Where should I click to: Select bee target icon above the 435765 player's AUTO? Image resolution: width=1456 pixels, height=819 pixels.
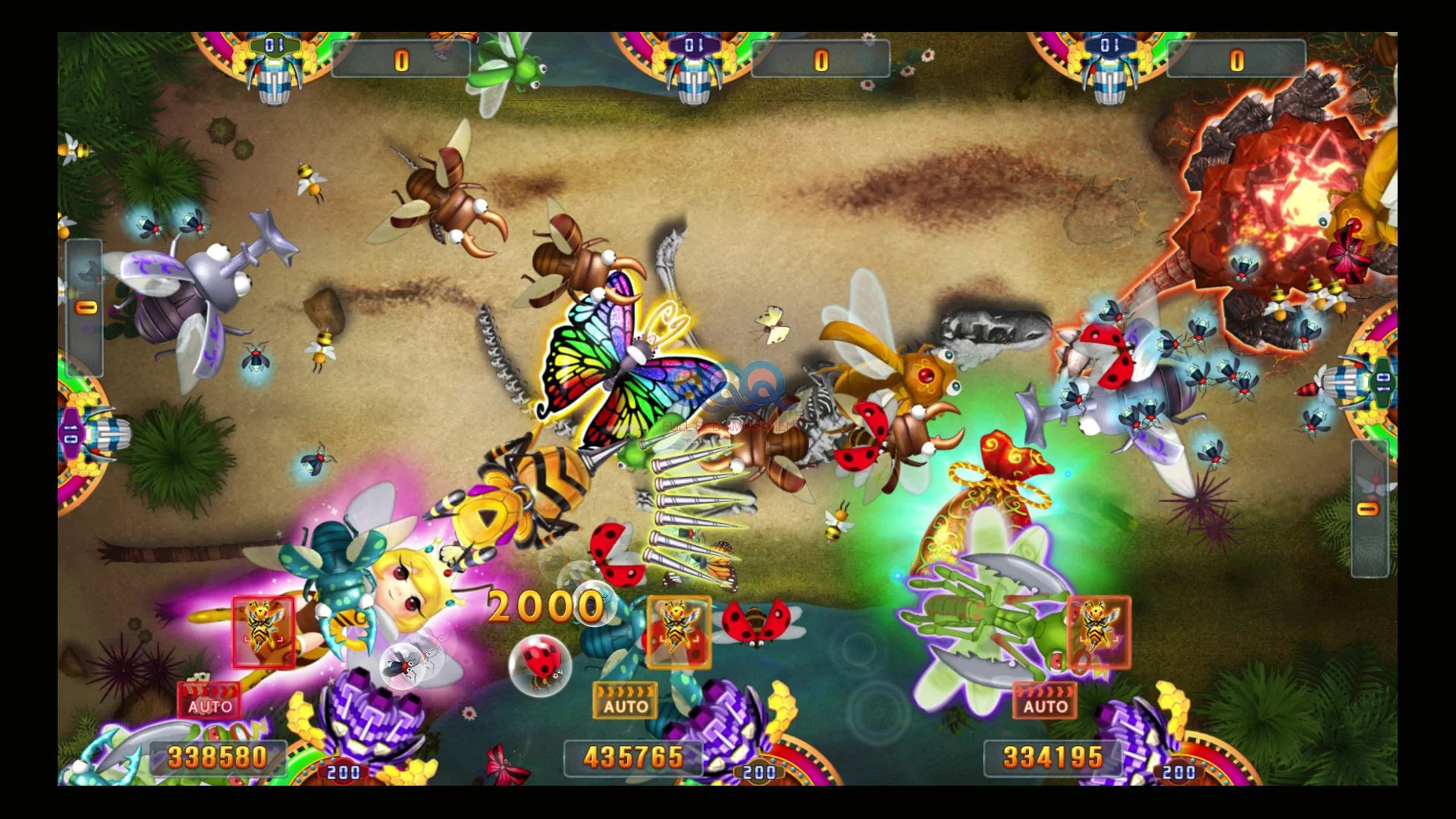[679, 632]
